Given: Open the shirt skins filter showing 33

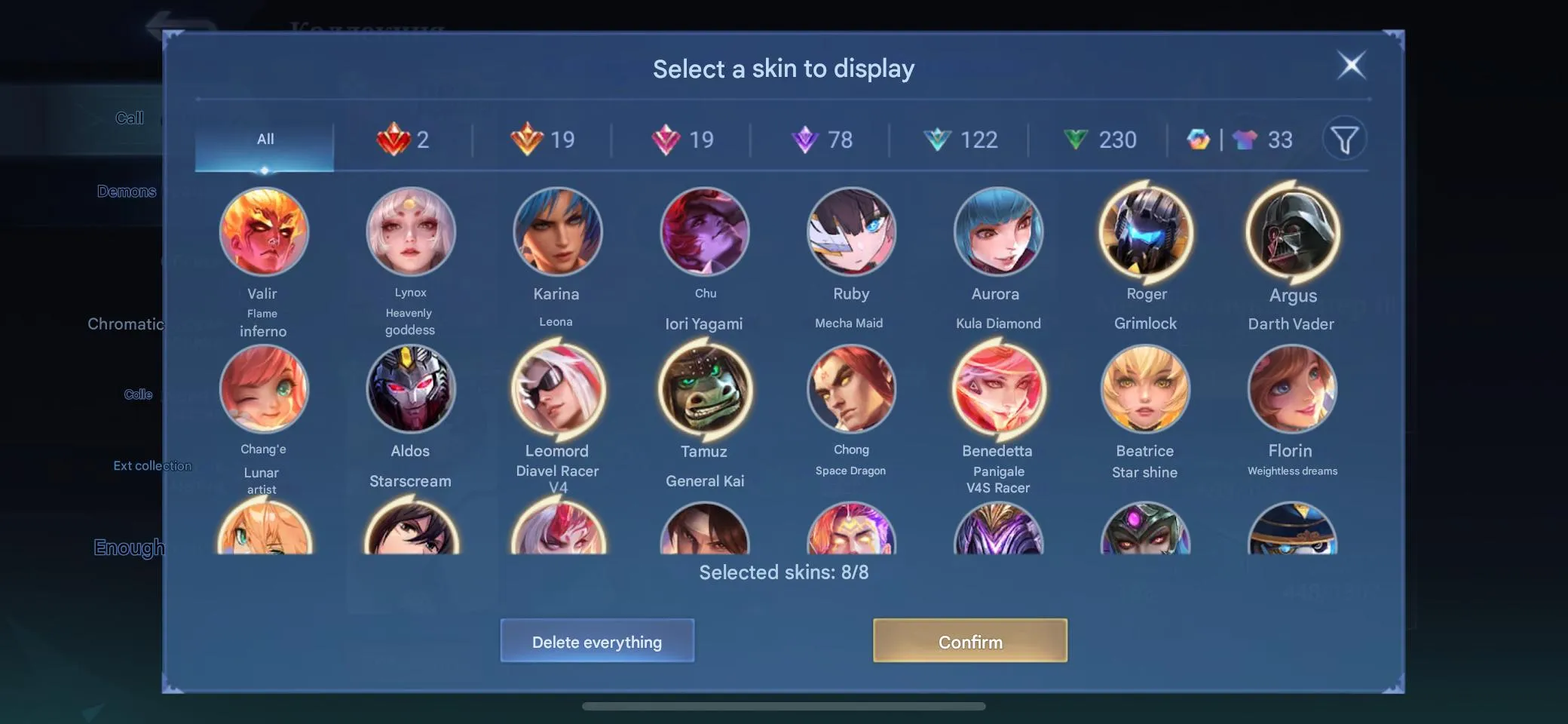Looking at the screenshot, I should 1260,140.
